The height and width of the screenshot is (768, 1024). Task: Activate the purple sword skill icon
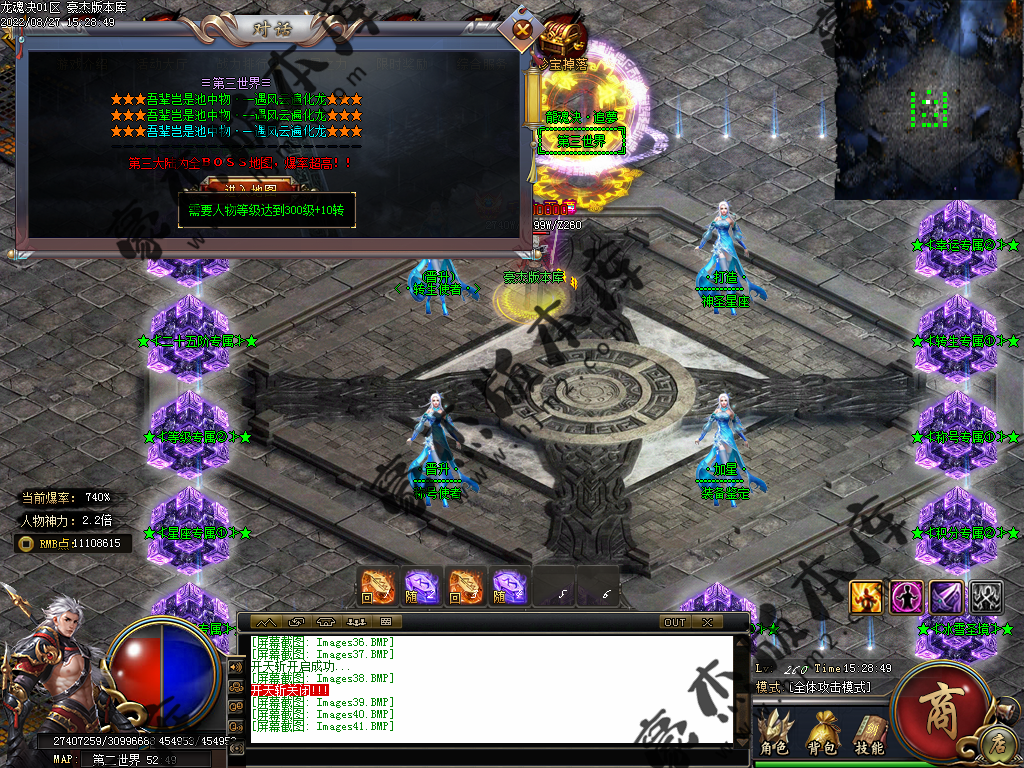946,597
